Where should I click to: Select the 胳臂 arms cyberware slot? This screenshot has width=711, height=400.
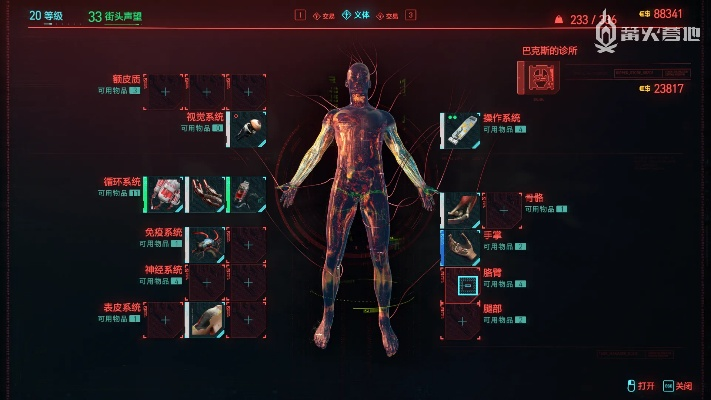point(461,285)
